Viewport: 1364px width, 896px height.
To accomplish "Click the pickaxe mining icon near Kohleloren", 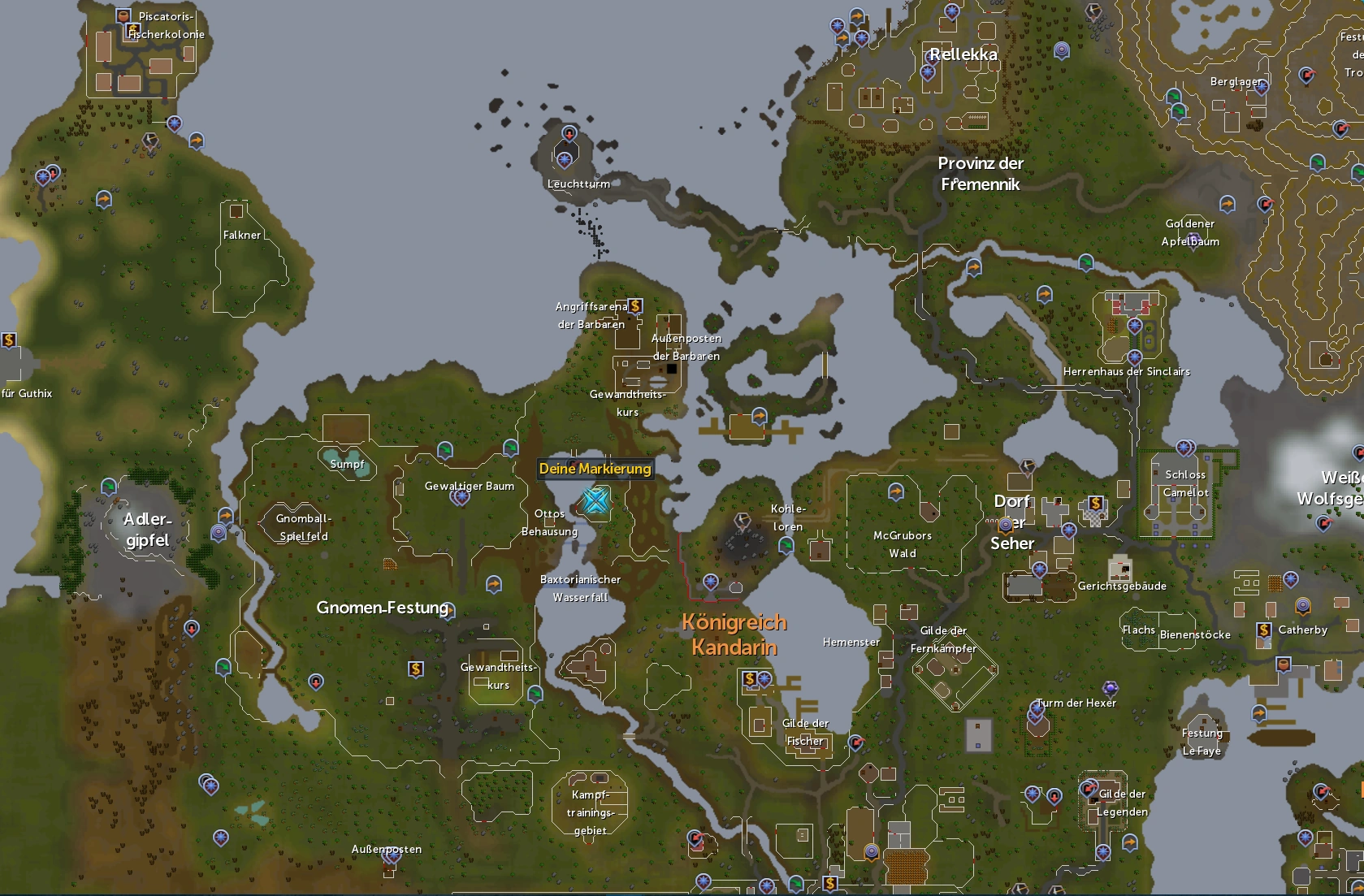I will click(x=743, y=520).
